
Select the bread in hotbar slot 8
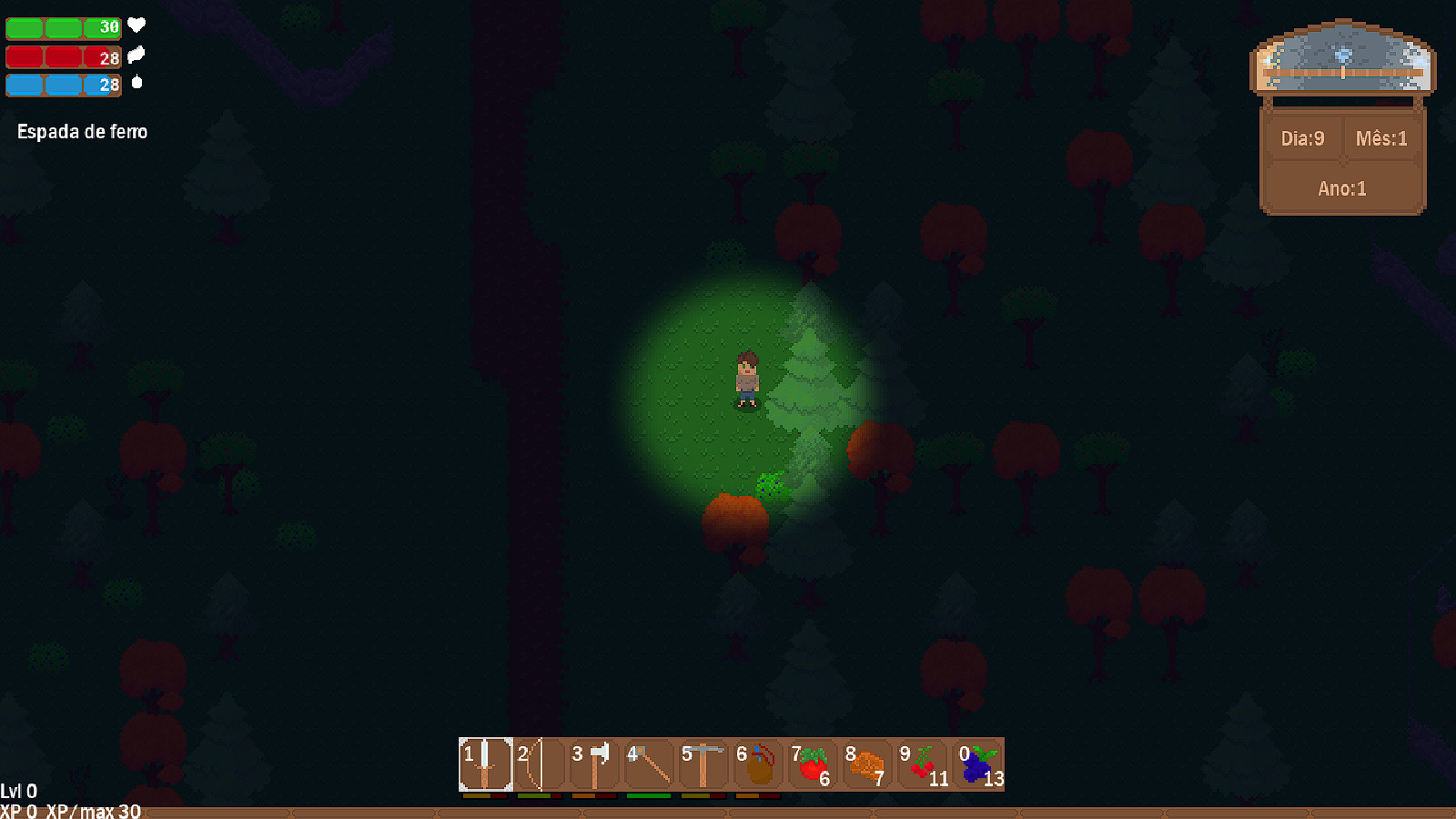pos(871,763)
